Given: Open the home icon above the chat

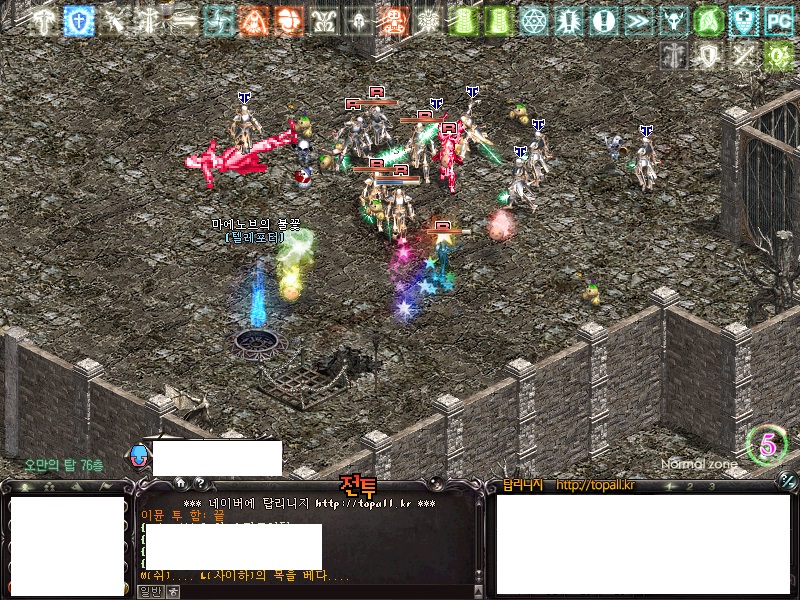Looking at the screenshot, I should pyautogui.click(x=180, y=483).
